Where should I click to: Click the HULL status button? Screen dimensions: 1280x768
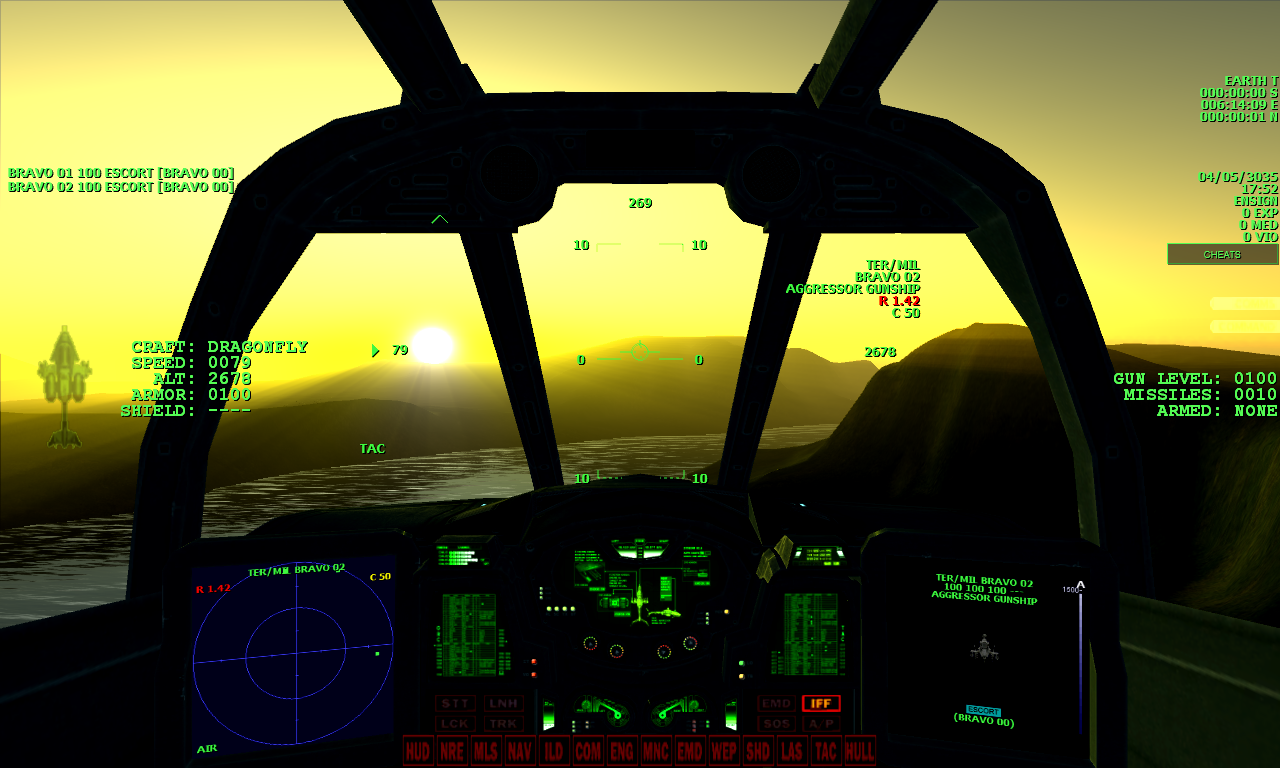(859, 751)
